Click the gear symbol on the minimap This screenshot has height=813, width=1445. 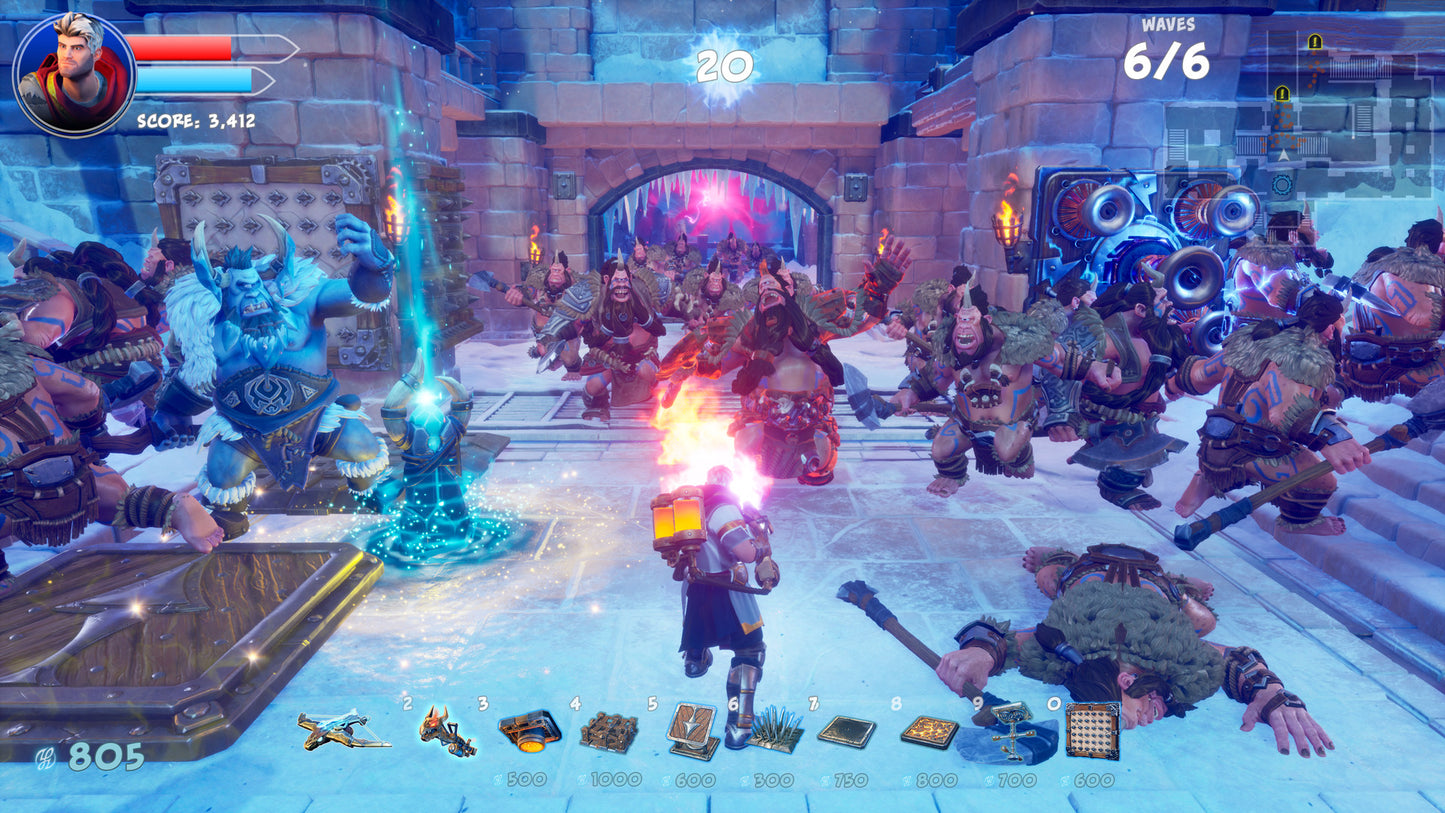[1283, 184]
